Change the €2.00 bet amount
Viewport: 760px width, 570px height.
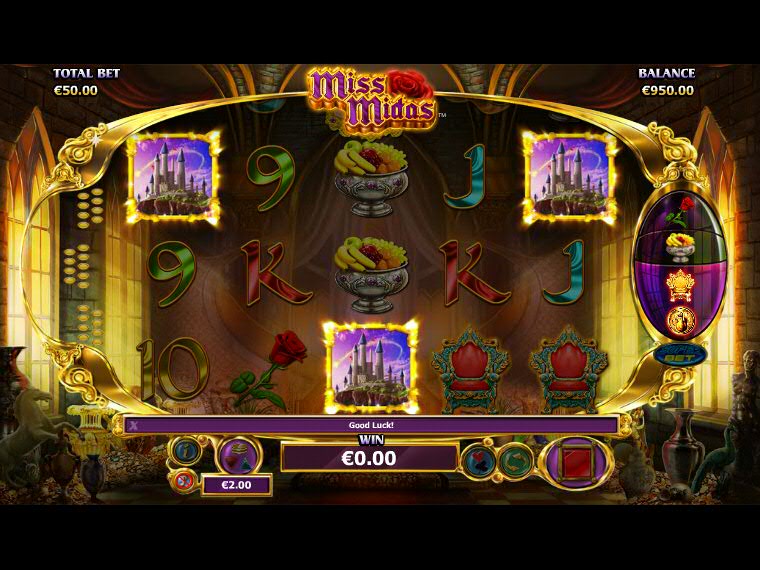pyautogui.click(x=237, y=485)
